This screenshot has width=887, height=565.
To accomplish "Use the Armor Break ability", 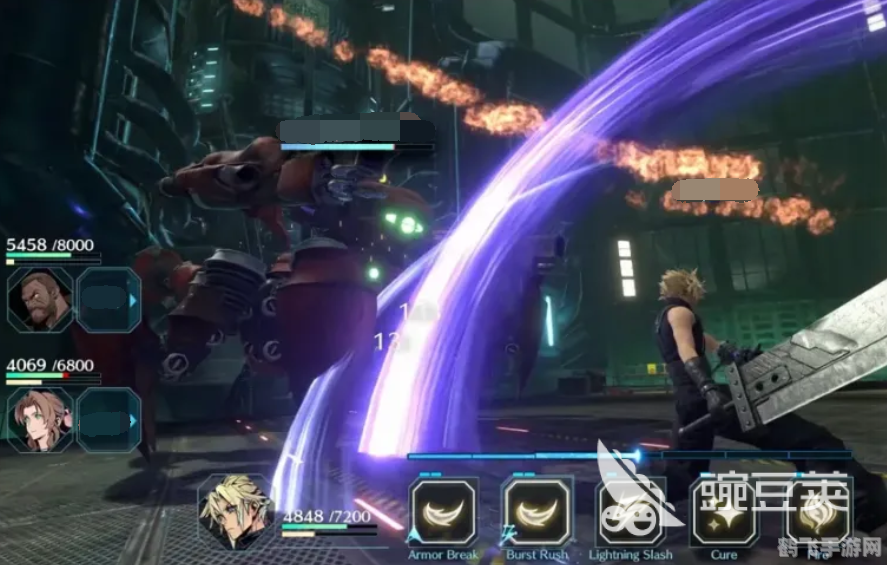I will coord(443,511).
